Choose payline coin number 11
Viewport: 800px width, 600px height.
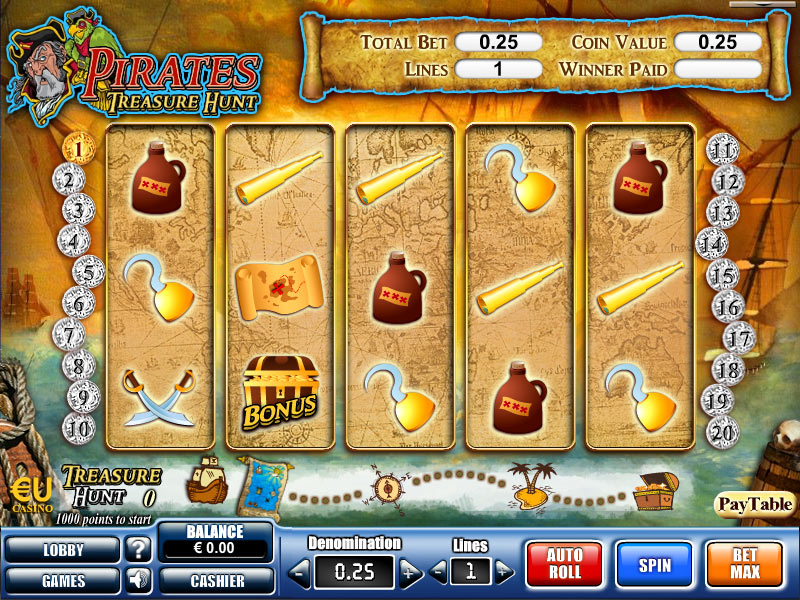[x=722, y=152]
